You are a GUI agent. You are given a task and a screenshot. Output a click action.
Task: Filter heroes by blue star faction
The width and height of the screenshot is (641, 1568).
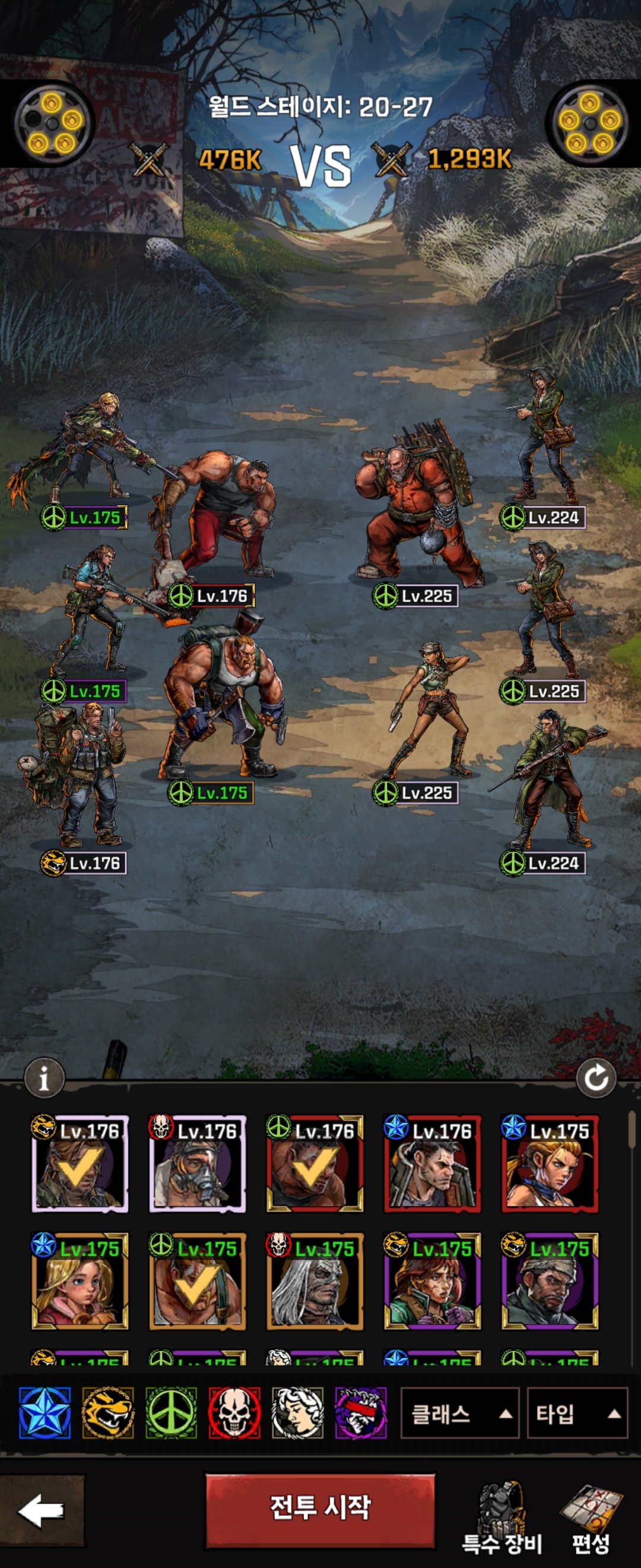(x=45, y=1414)
